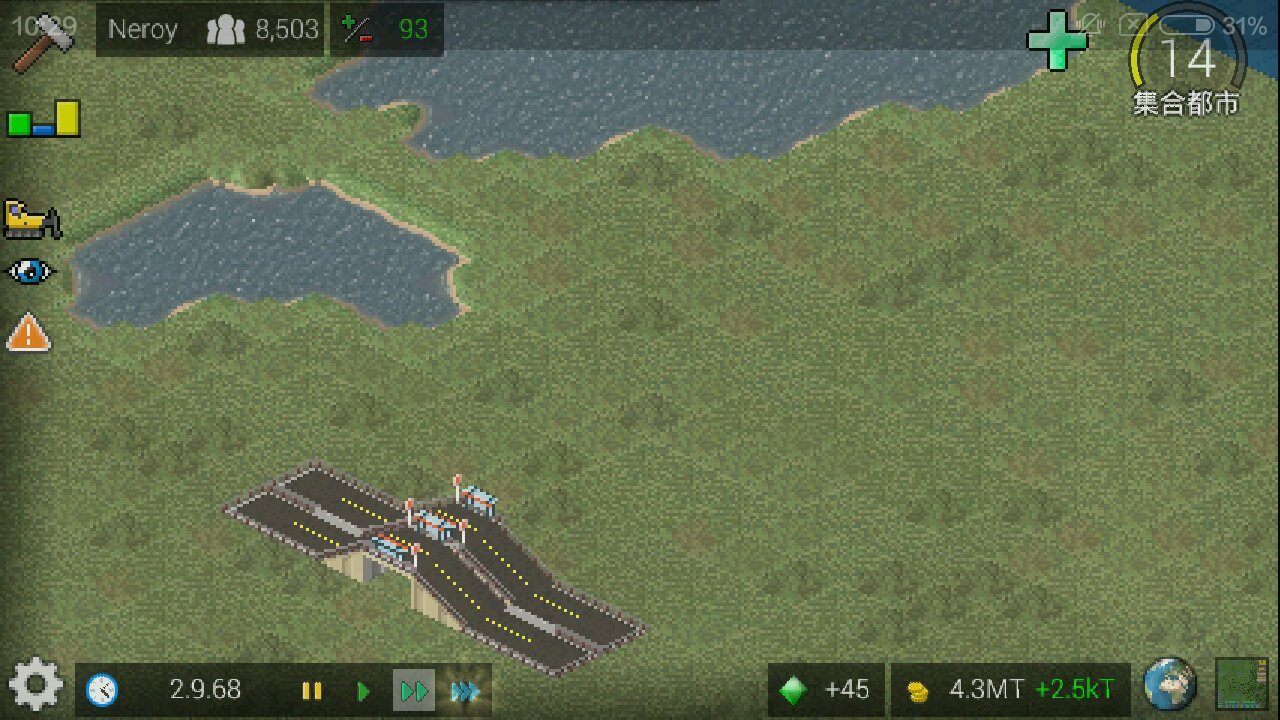Open the orange warning alerts

coord(28,332)
